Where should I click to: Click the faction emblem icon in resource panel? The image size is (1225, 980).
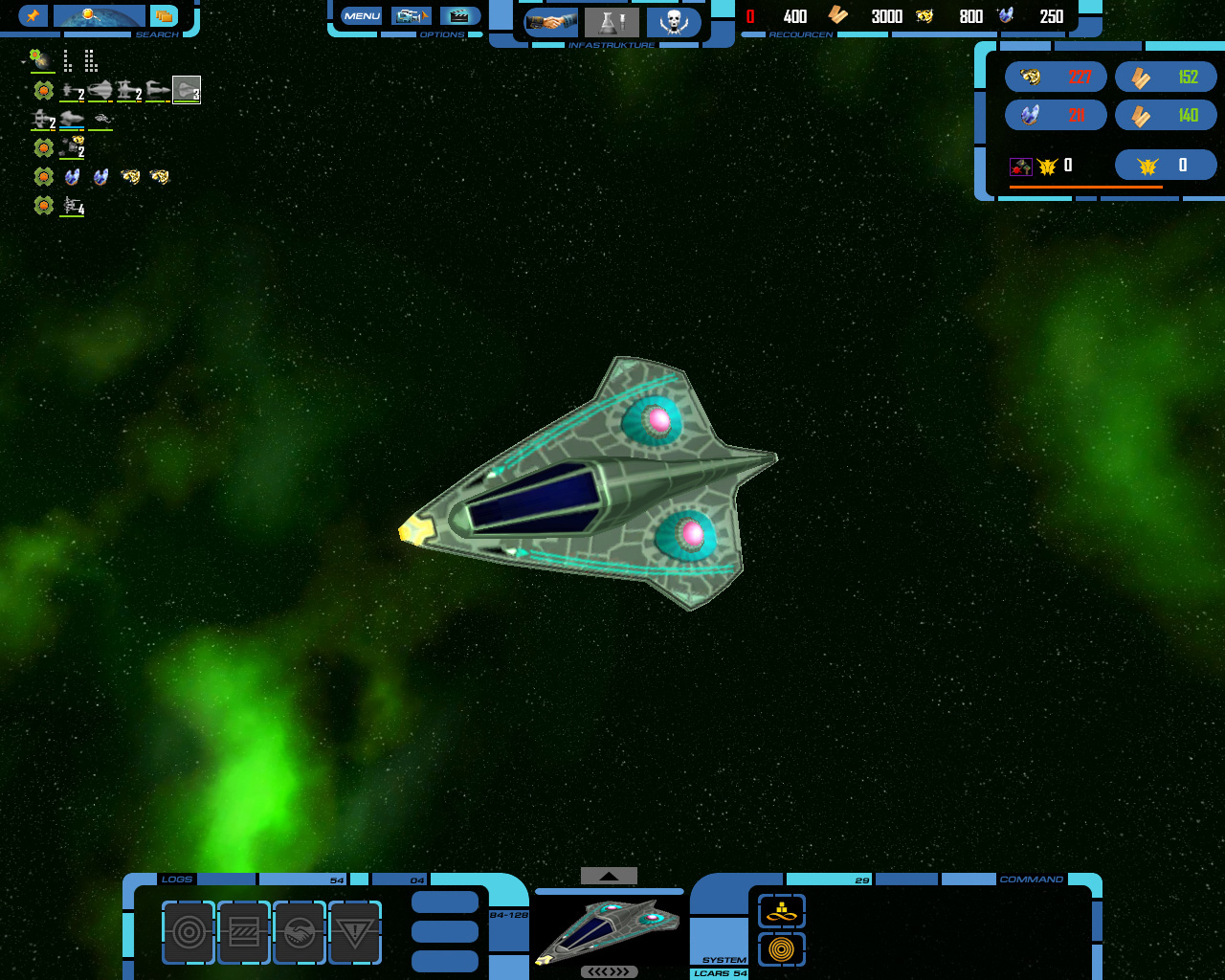[1147, 166]
